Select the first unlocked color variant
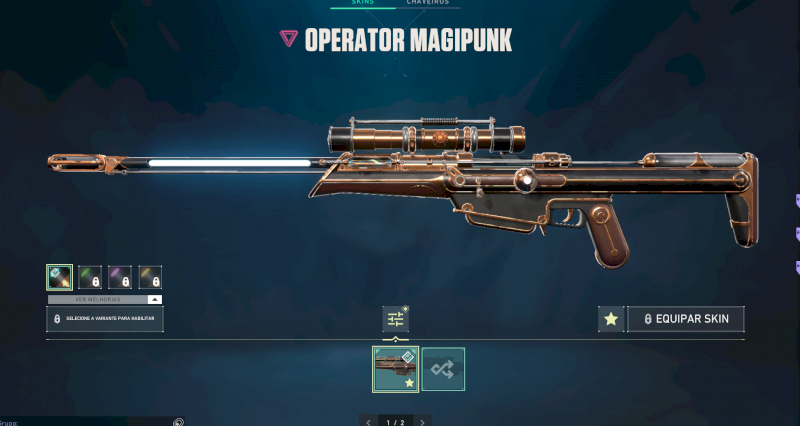The height and width of the screenshot is (426, 800). [x=59, y=277]
